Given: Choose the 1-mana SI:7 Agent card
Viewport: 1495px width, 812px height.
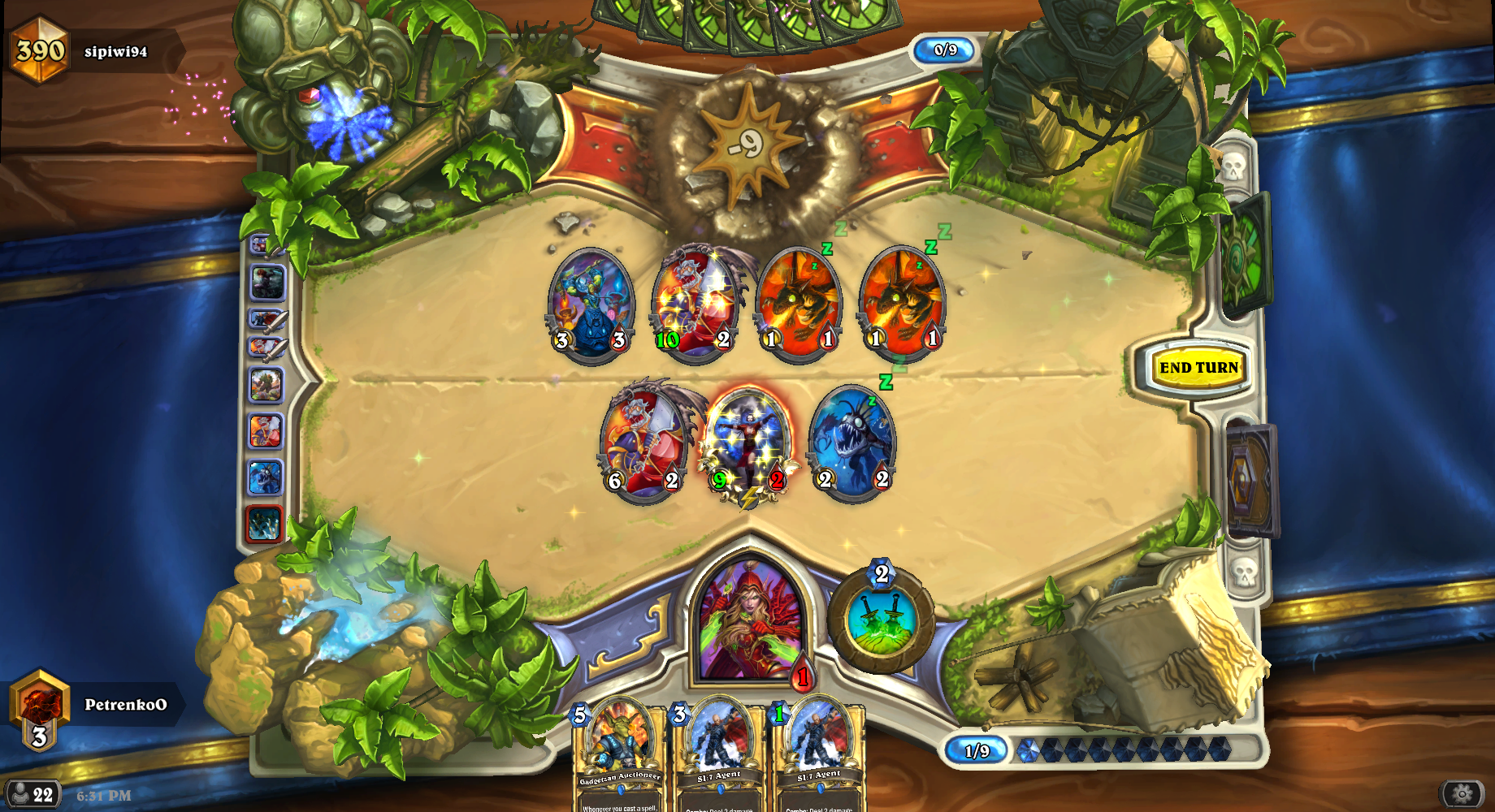Looking at the screenshot, I should (x=818, y=755).
